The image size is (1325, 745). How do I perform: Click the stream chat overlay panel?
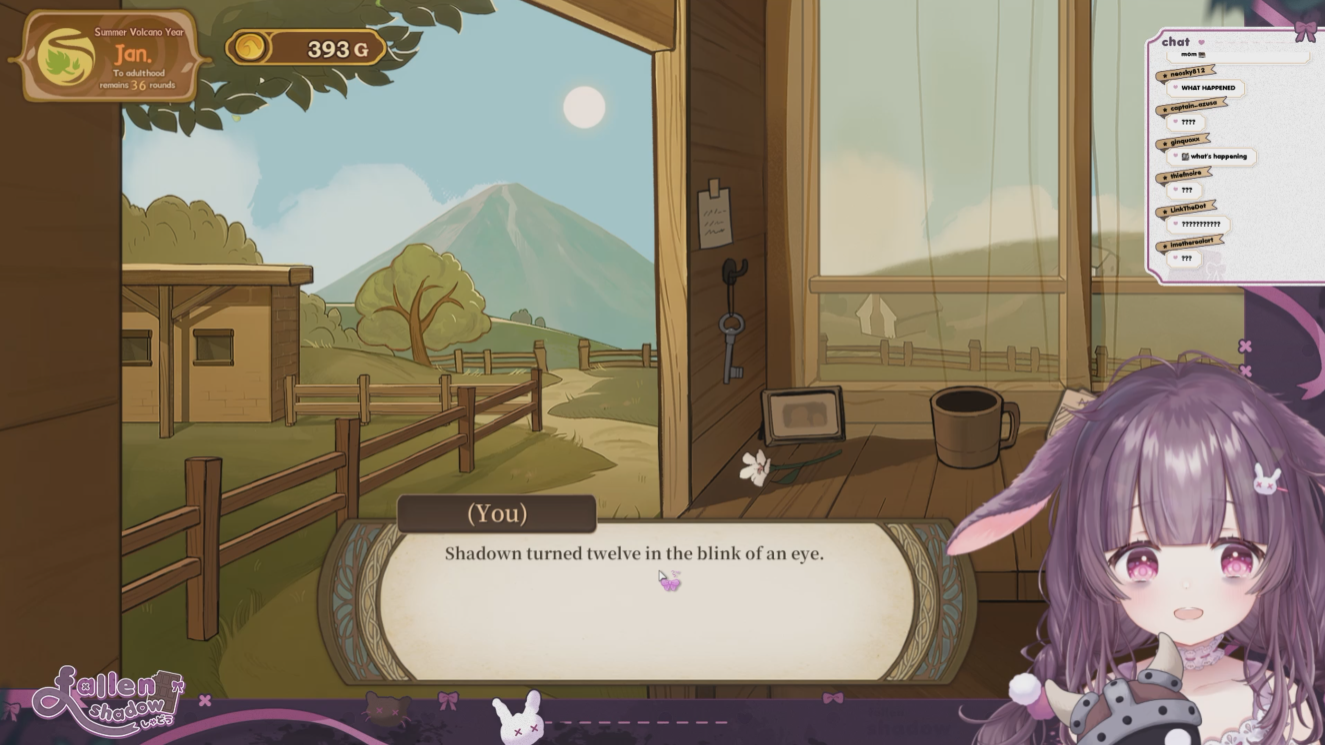click(x=1232, y=155)
